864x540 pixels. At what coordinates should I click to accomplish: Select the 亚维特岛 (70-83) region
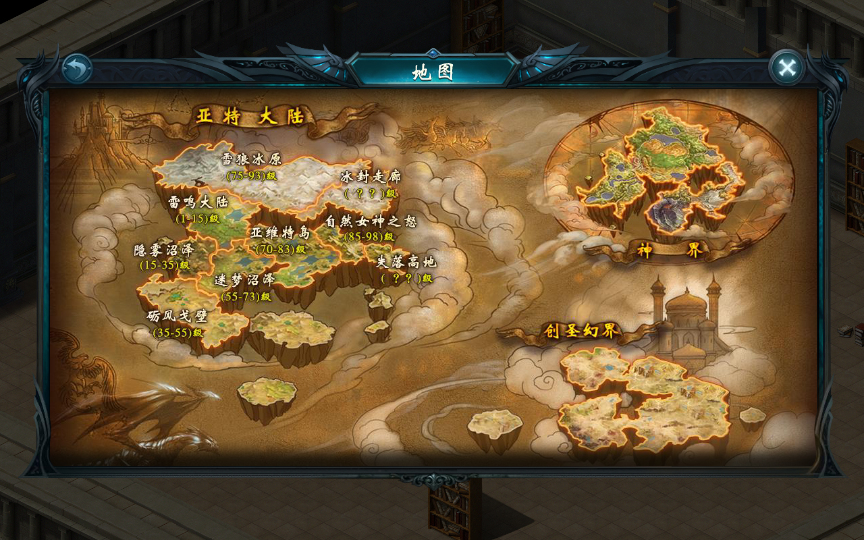(280, 239)
